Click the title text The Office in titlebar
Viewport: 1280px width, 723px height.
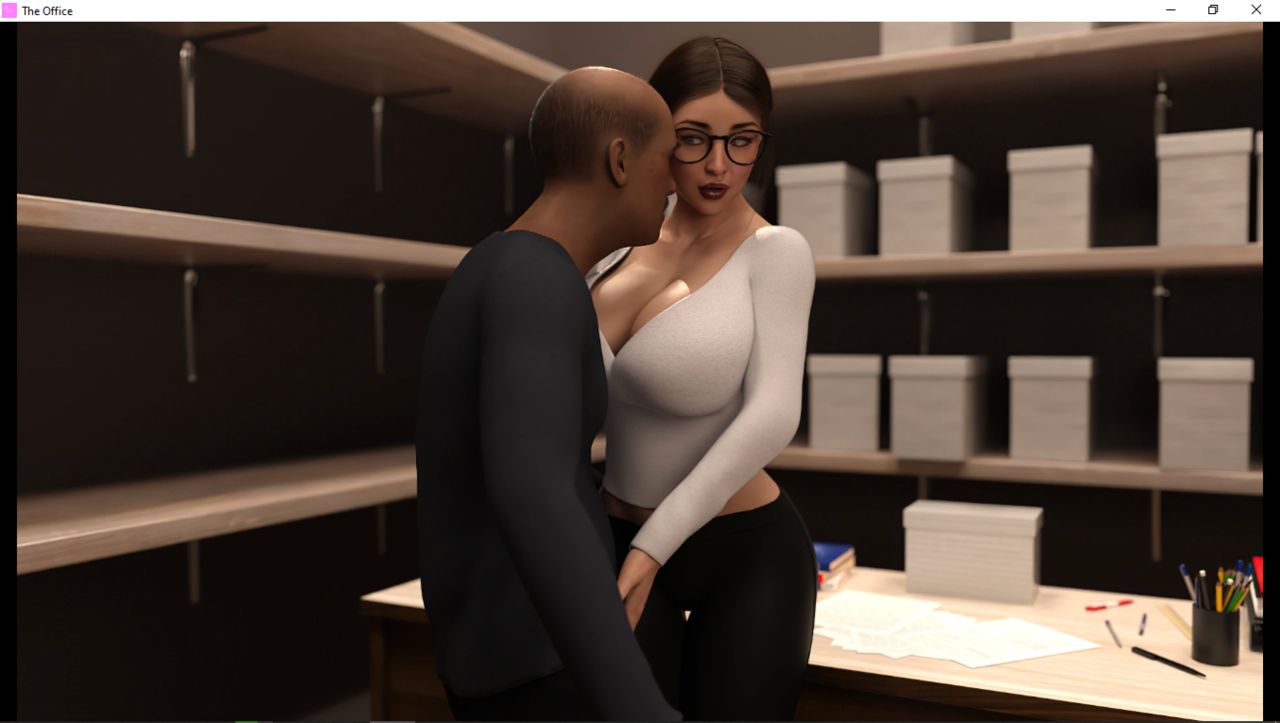[x=47, y=10]
